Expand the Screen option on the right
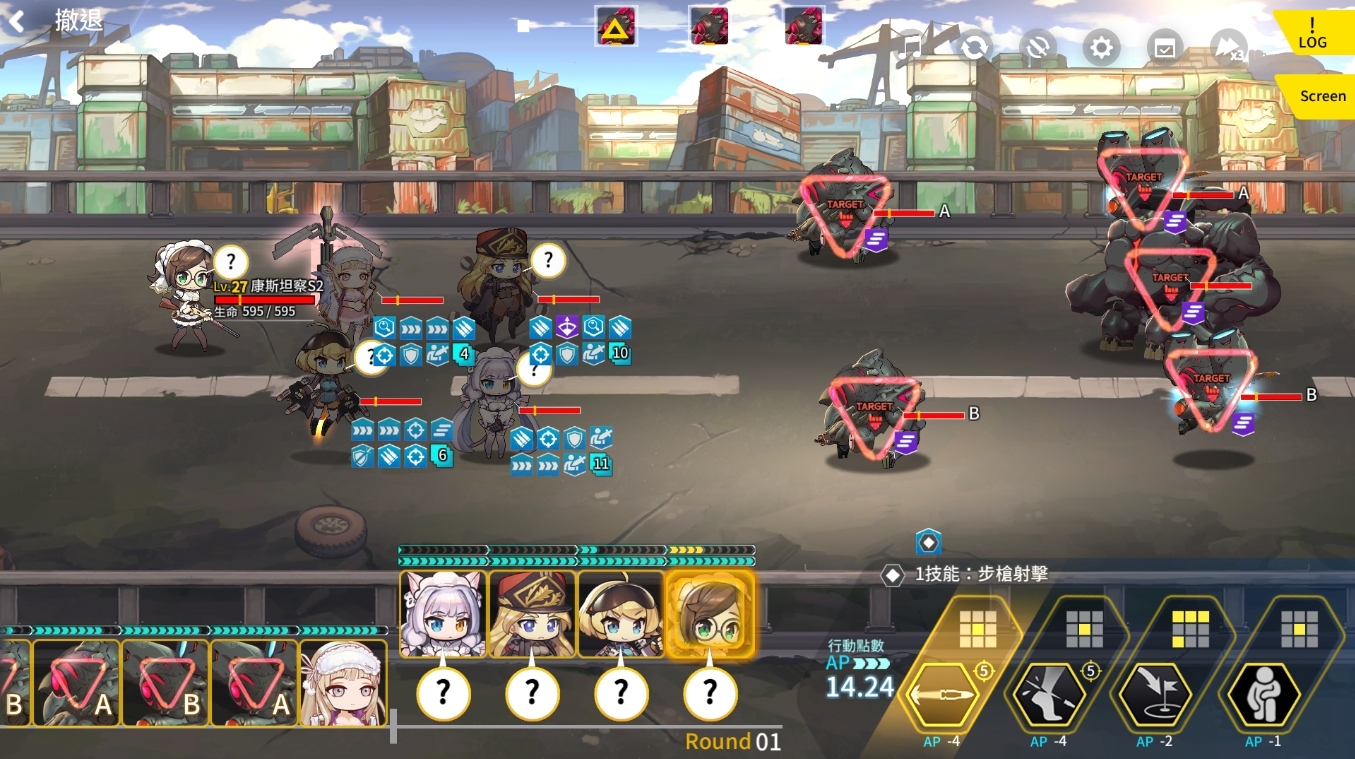 [x=1321, y=96]
